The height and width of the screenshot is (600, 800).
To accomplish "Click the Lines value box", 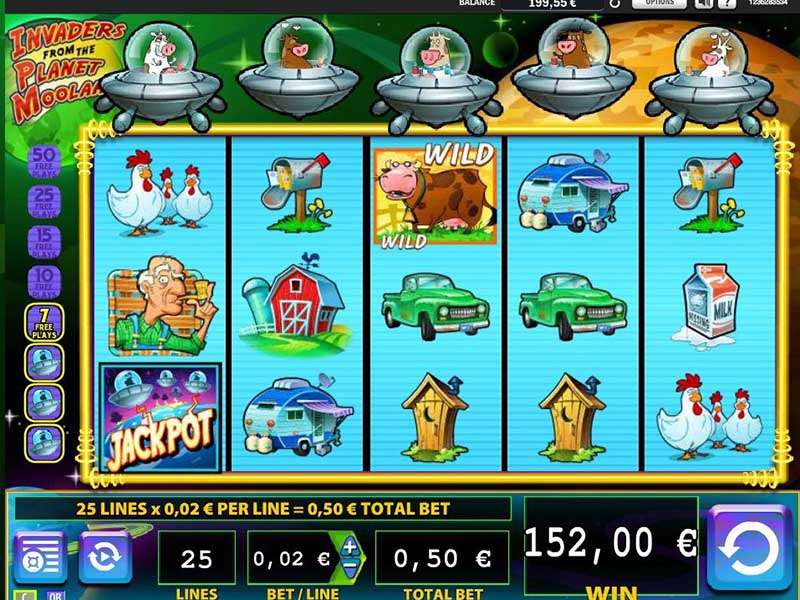I will 196,558.
